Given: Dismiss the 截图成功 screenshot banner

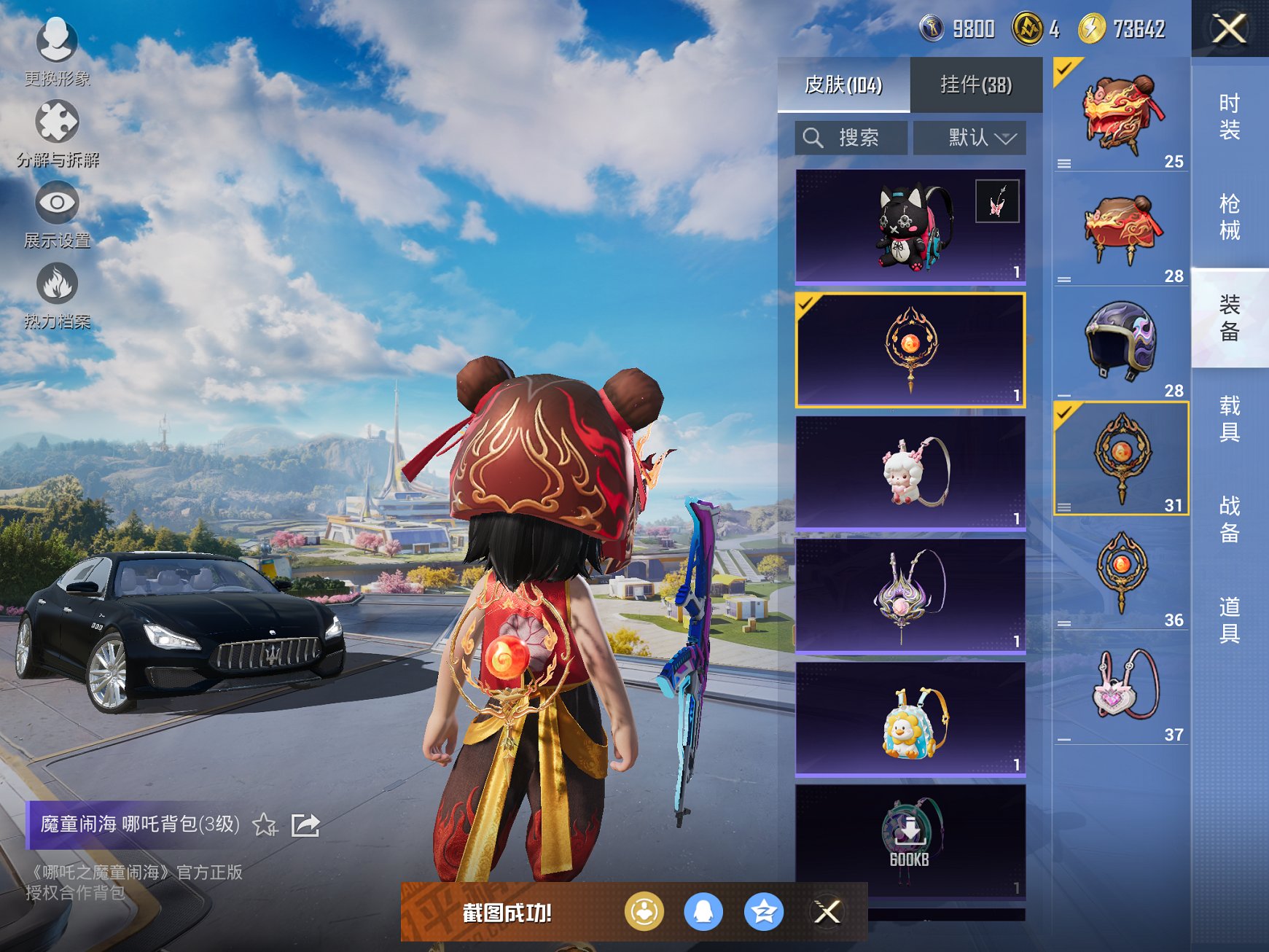Looking at the screenshot, I should point(827,911).
